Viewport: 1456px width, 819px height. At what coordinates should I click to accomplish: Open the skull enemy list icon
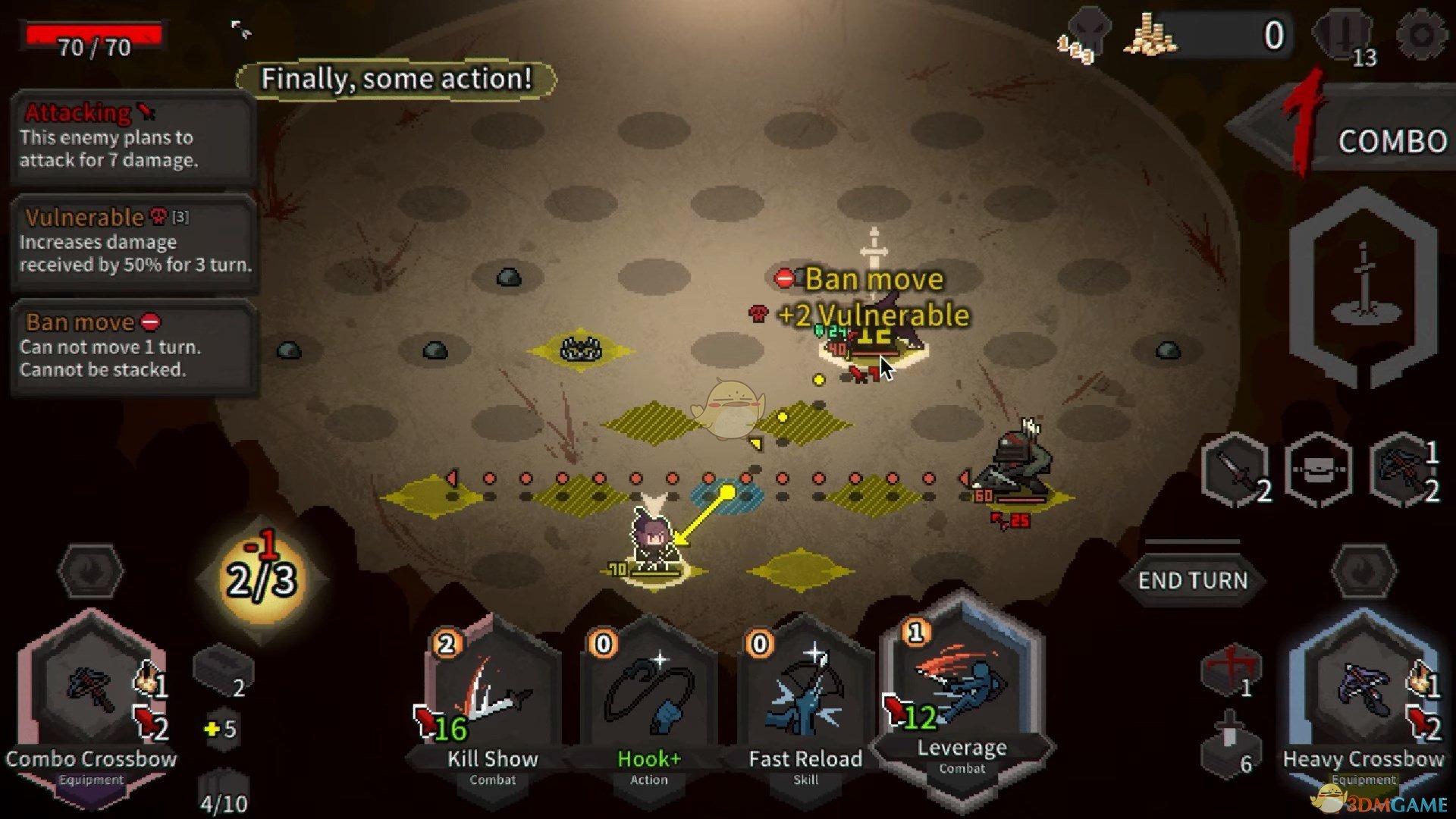(1087, 34)
